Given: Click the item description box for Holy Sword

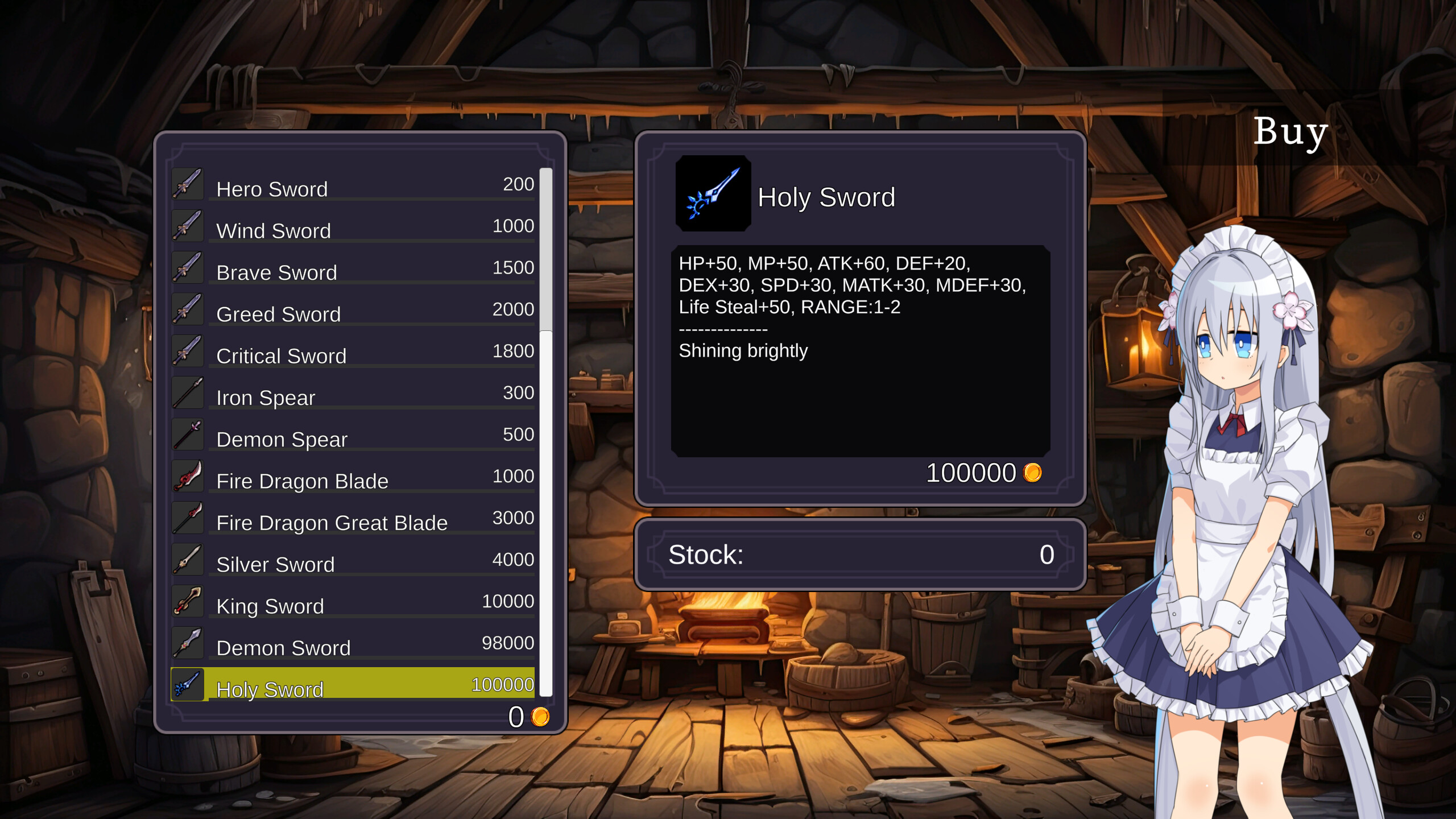Looking at the screenshot, I should click(861, 353).
